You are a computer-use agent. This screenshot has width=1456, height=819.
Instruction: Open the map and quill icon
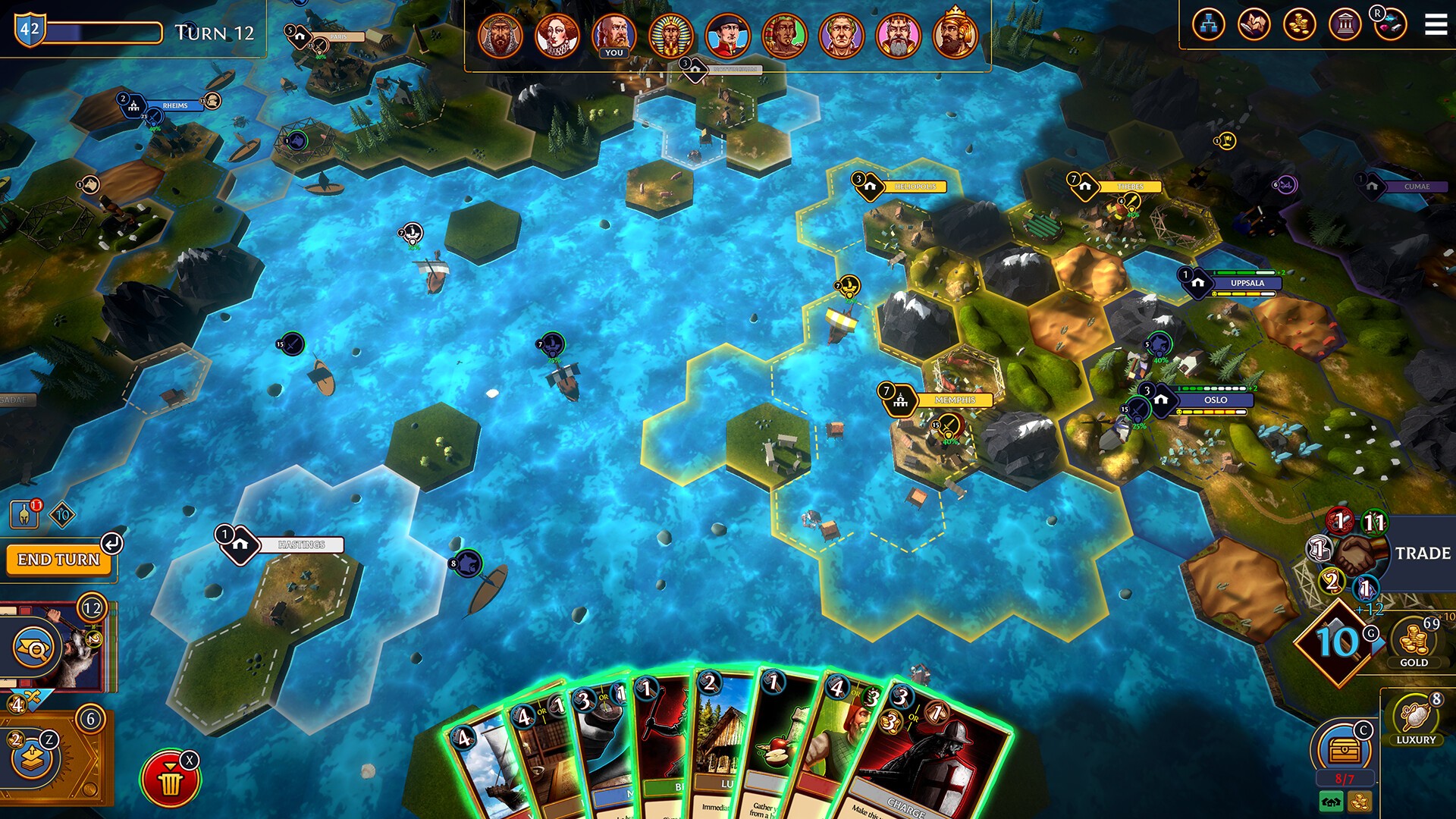tap(1254, 25)
